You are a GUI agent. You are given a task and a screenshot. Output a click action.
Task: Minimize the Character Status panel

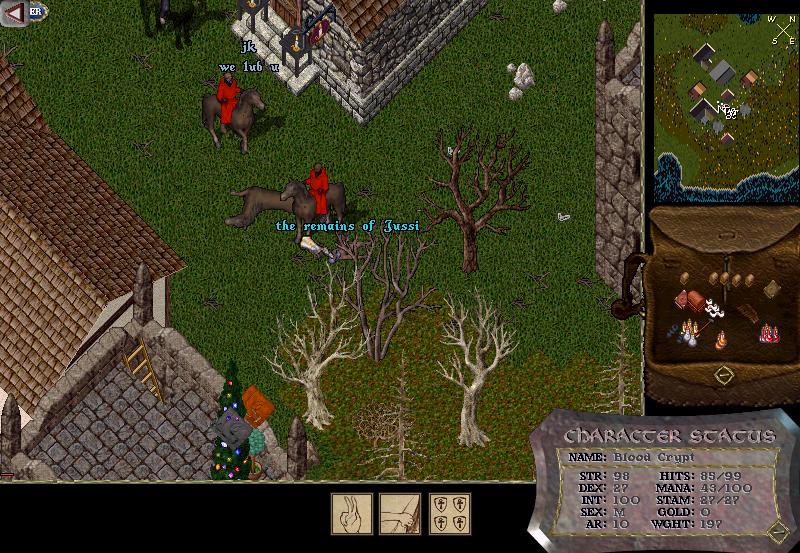(779, 529)
